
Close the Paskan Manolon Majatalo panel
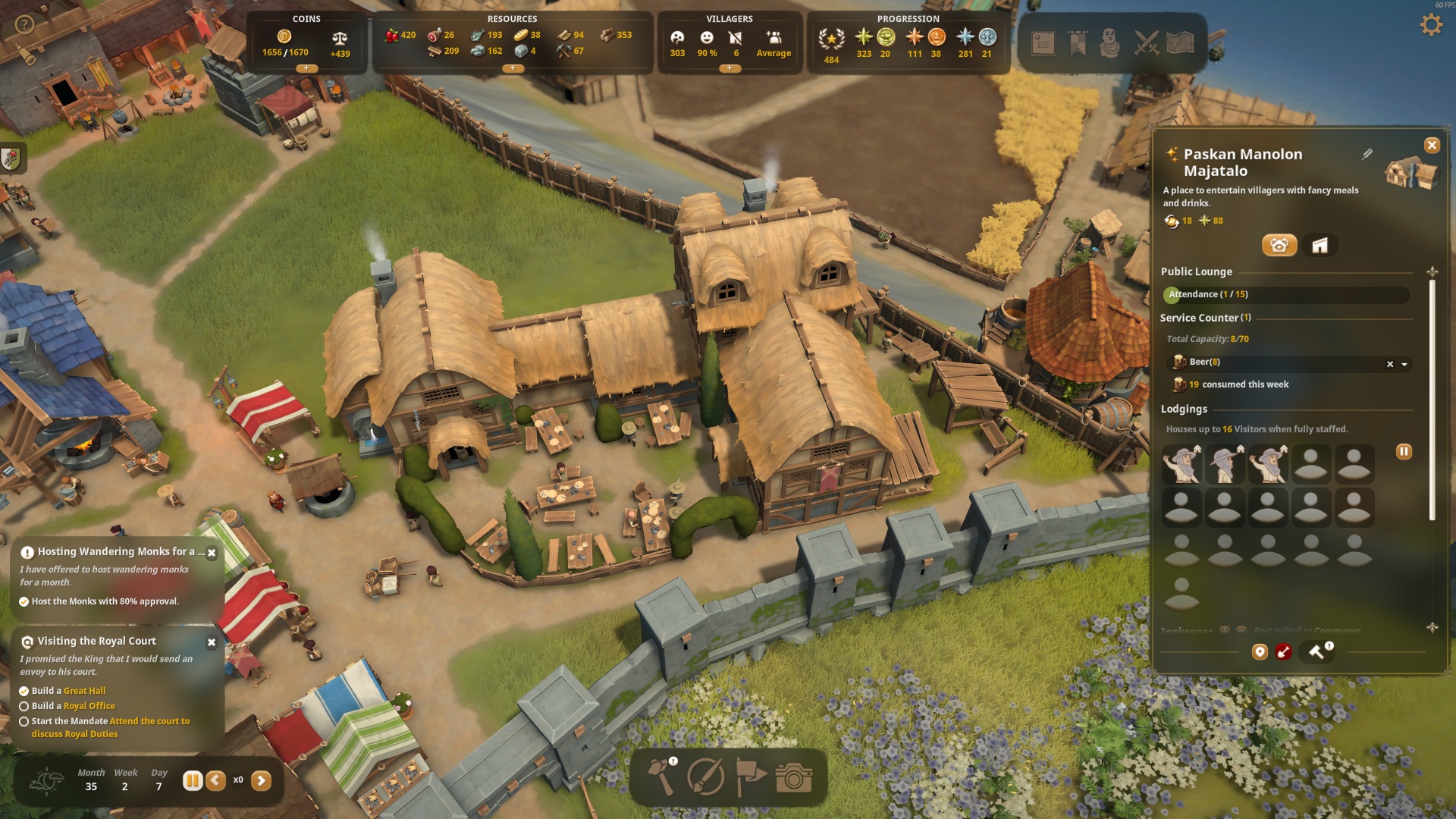(x=1432, y=145)
